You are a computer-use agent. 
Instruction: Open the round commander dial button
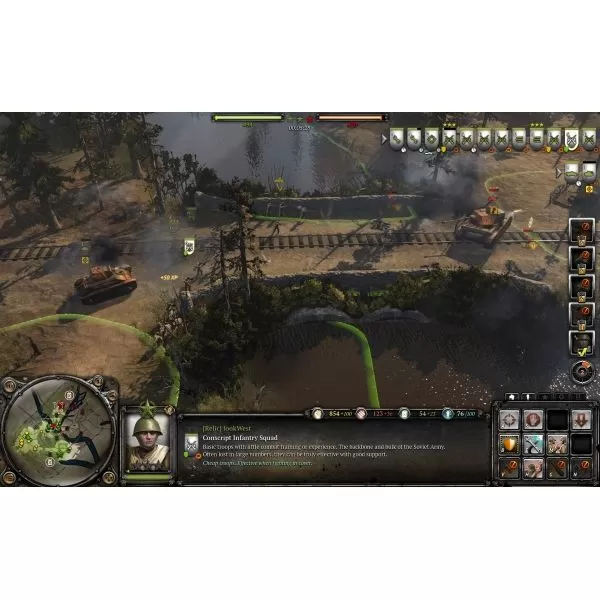coord(581,372)
